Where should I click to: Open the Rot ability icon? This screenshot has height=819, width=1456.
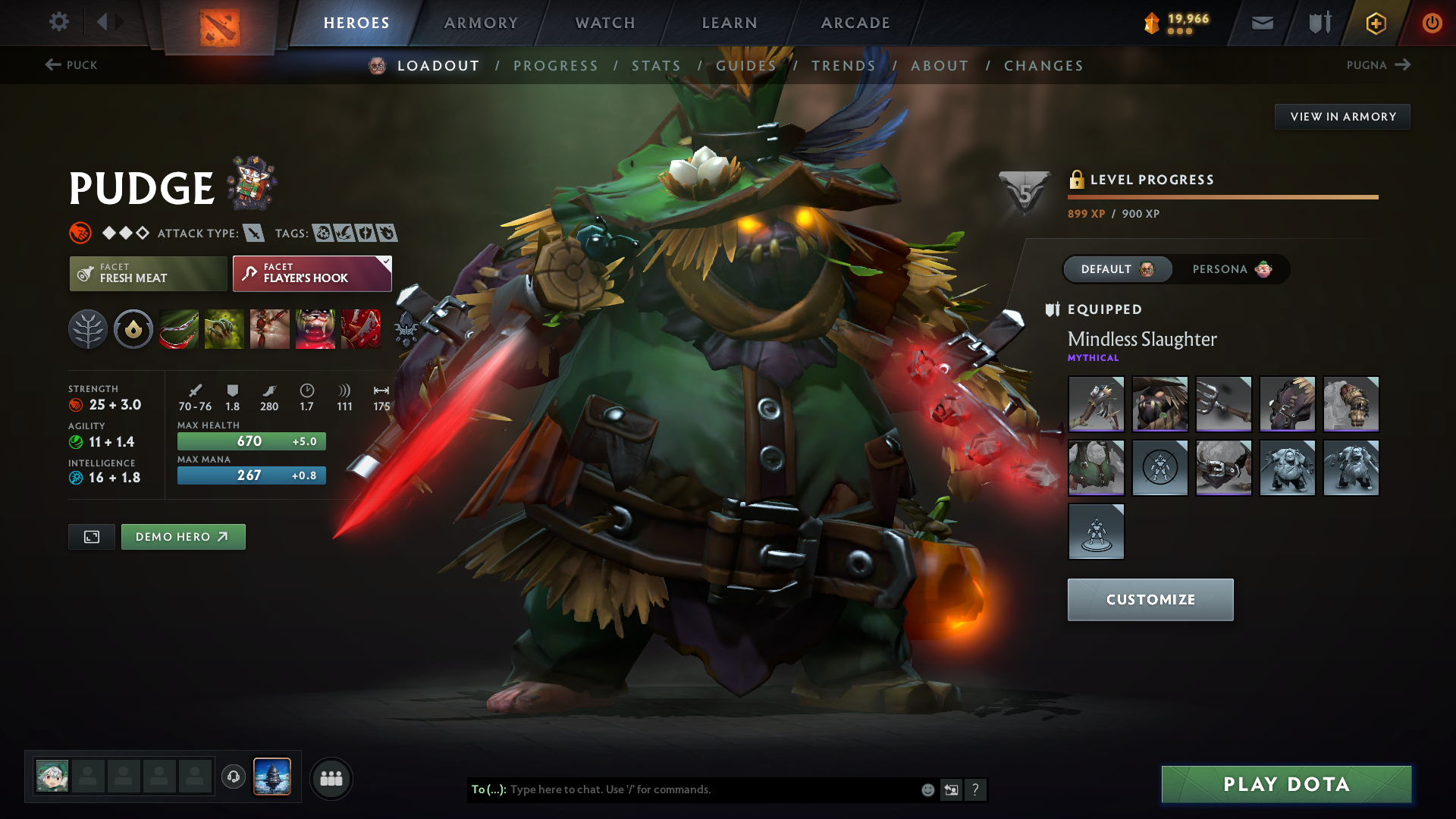224,329
